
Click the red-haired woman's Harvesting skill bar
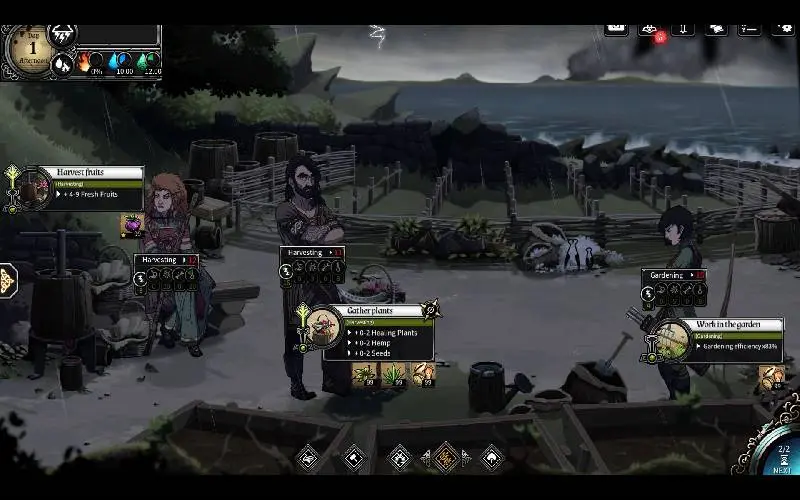point(166,260)
